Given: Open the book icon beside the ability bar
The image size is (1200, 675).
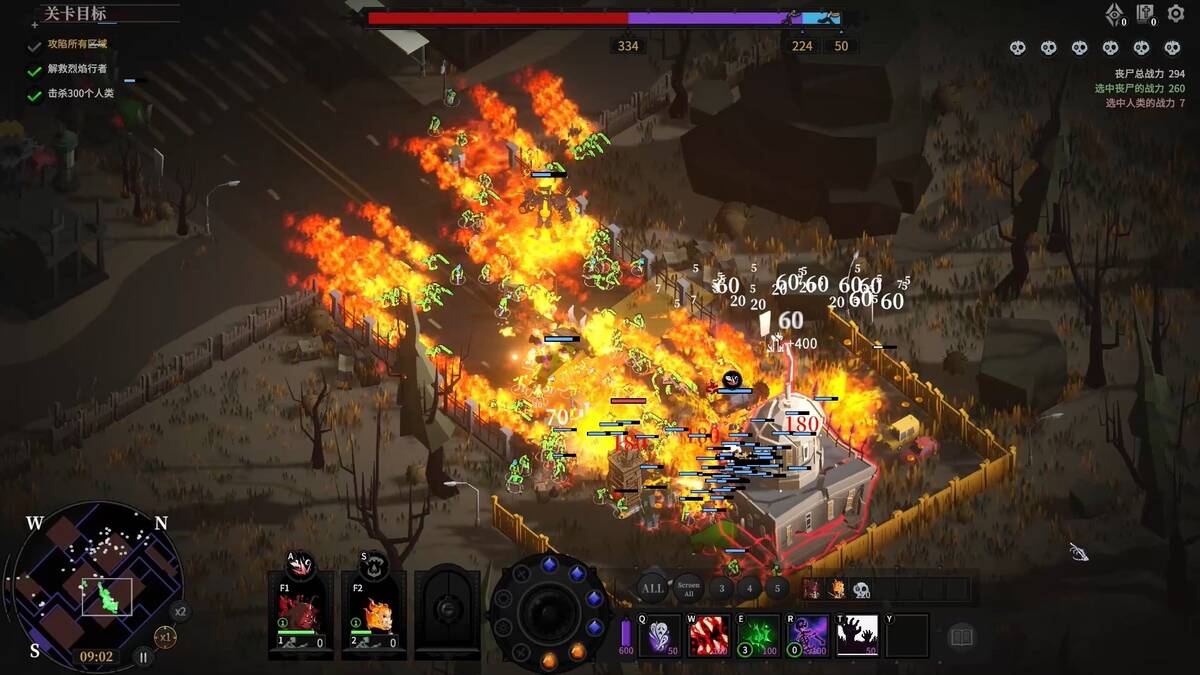Looking at the screenshot, I should coord(961,637).
